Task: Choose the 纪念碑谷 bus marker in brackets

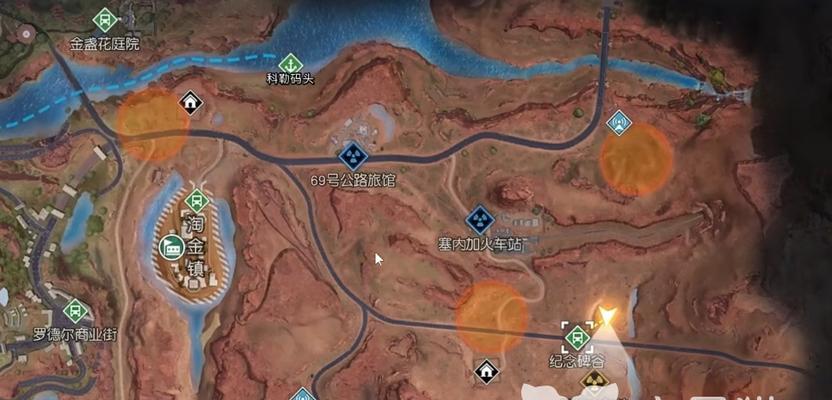Action: pos(578,336)
